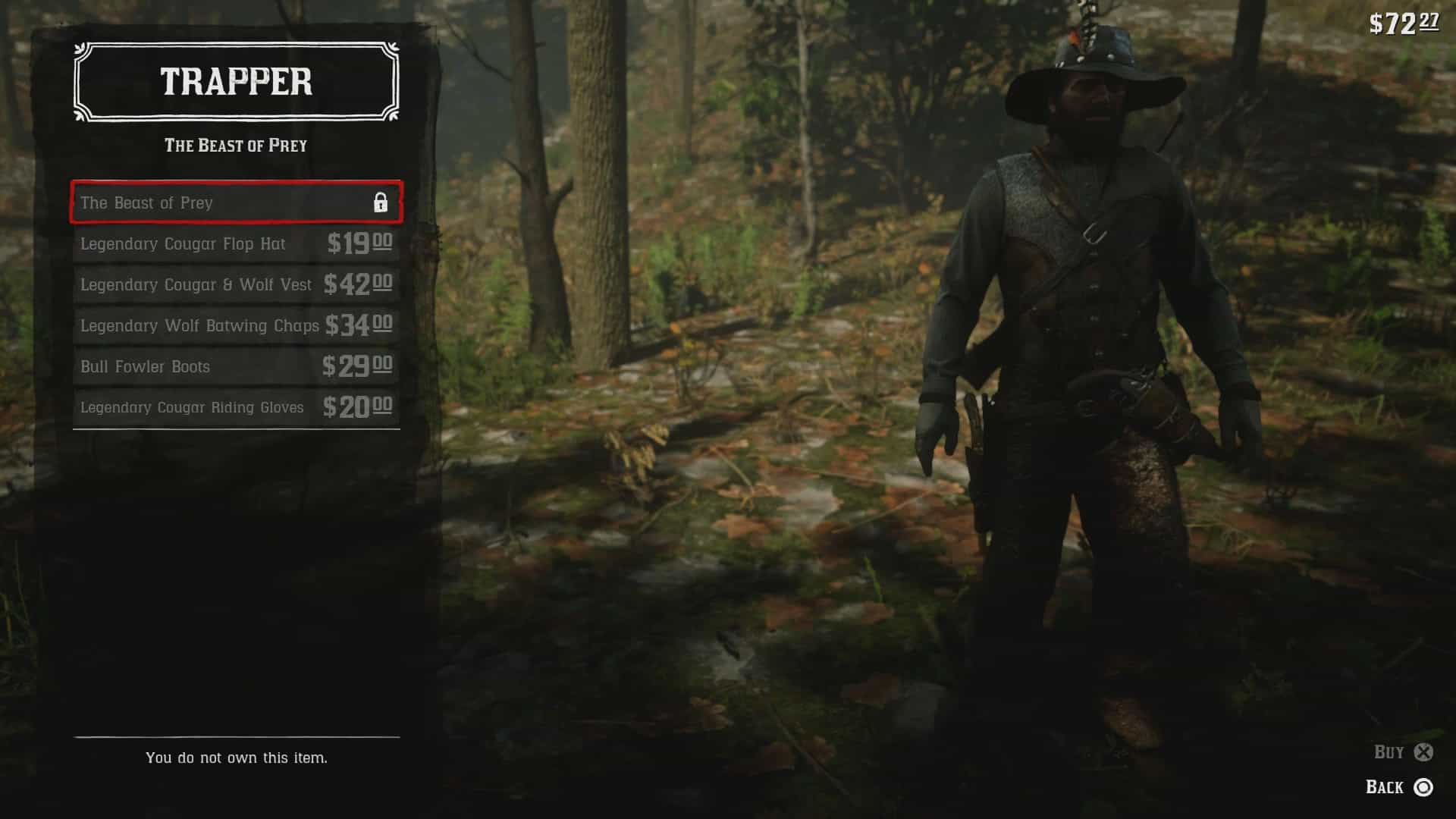The width and height of the screenshot is (1456, 819).
Task: Click the lock icon on The Beast of Prey
Action: click(379, 203)
